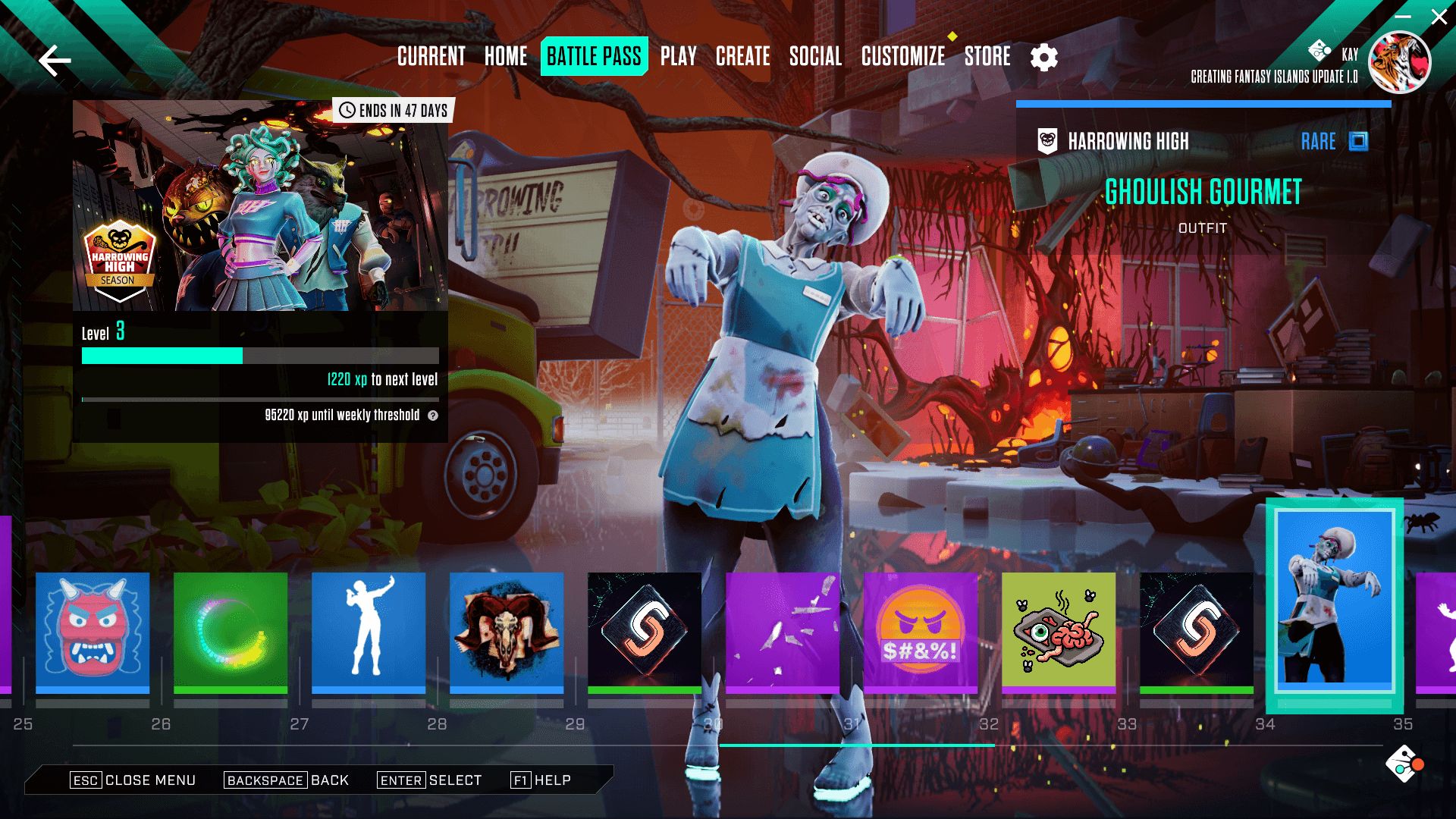Select the angry cursing emoji reward

pyautogui.click(x=921, y=631)
